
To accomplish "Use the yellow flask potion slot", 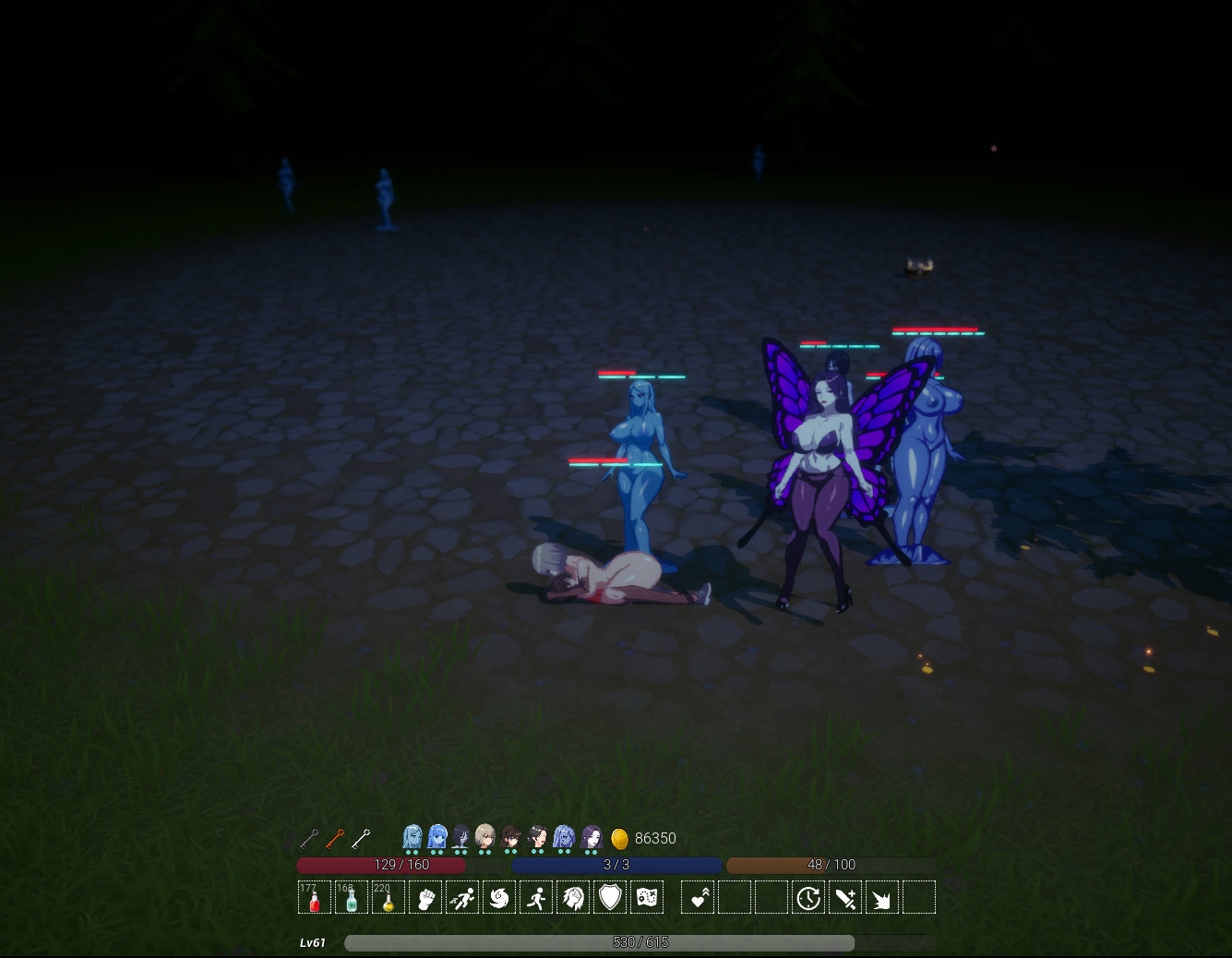I will click(389, 898).
